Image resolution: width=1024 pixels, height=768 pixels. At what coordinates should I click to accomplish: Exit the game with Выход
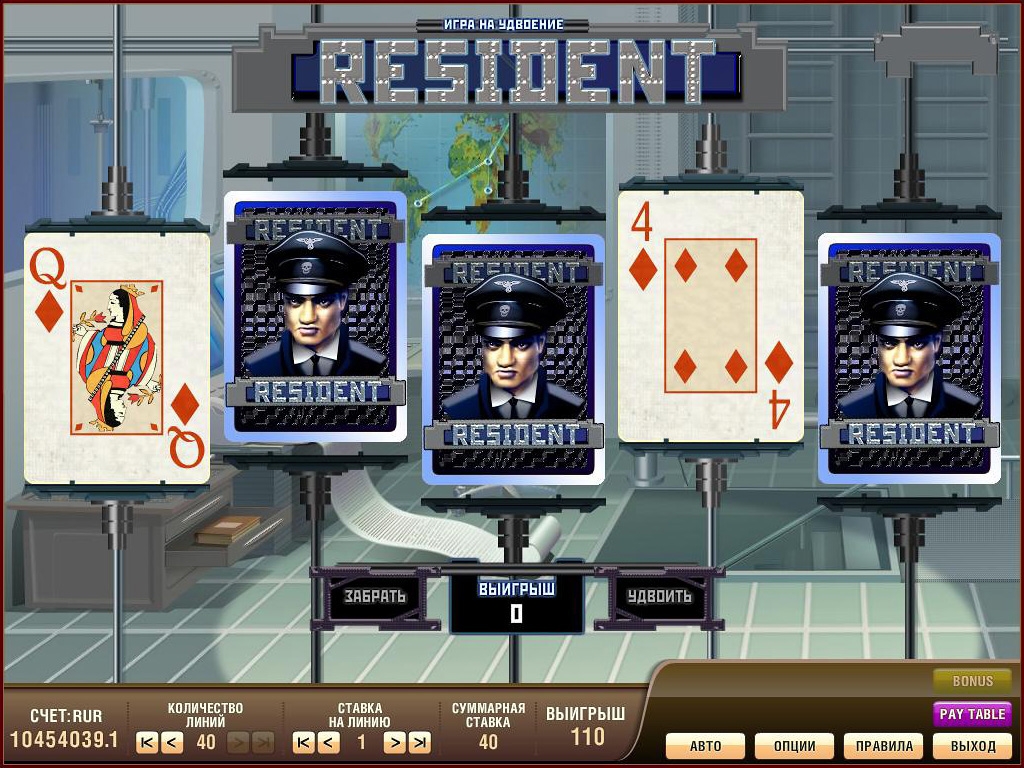973,746
